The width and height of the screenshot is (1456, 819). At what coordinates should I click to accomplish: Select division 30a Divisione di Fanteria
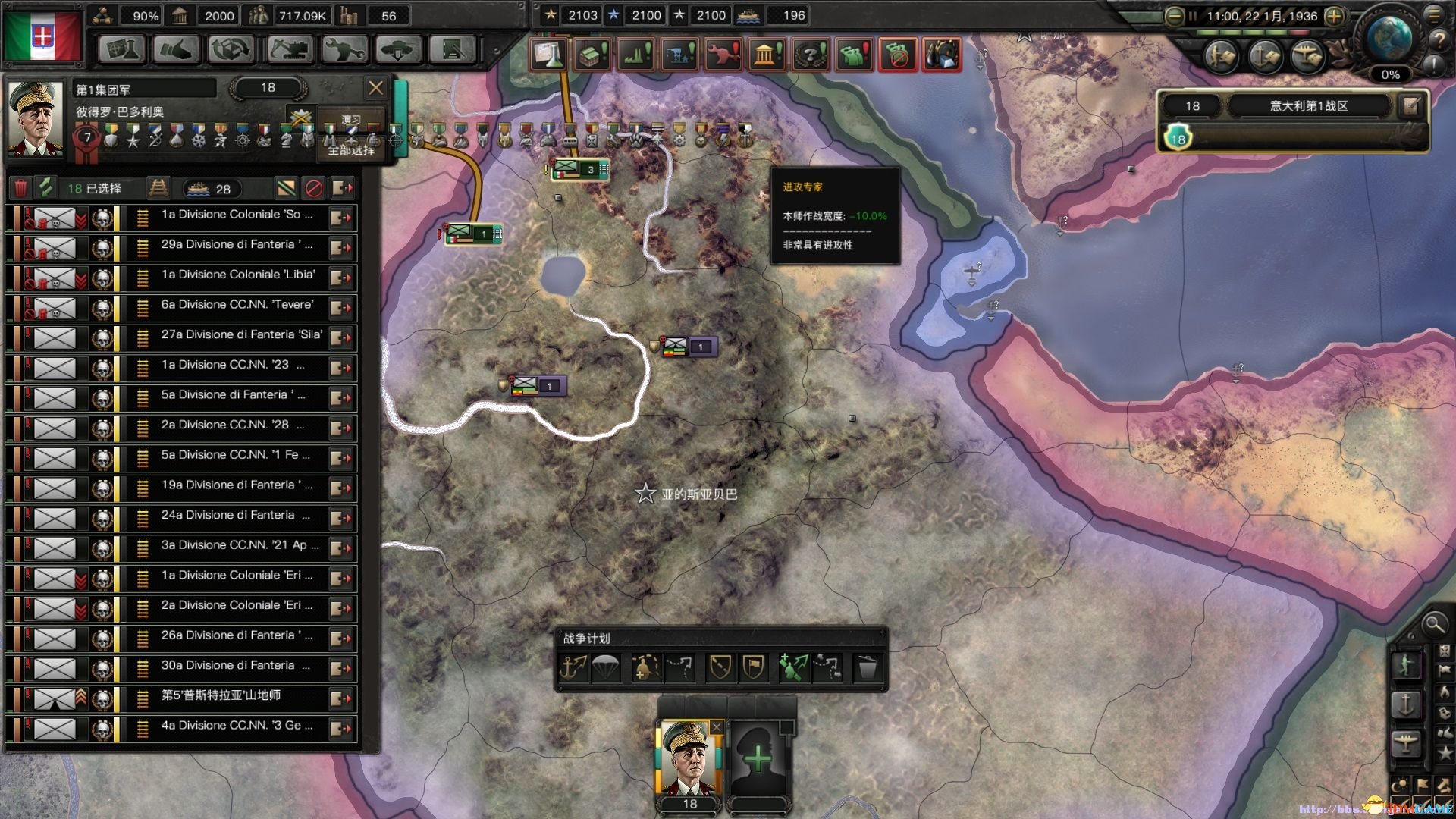coord(227,665)
